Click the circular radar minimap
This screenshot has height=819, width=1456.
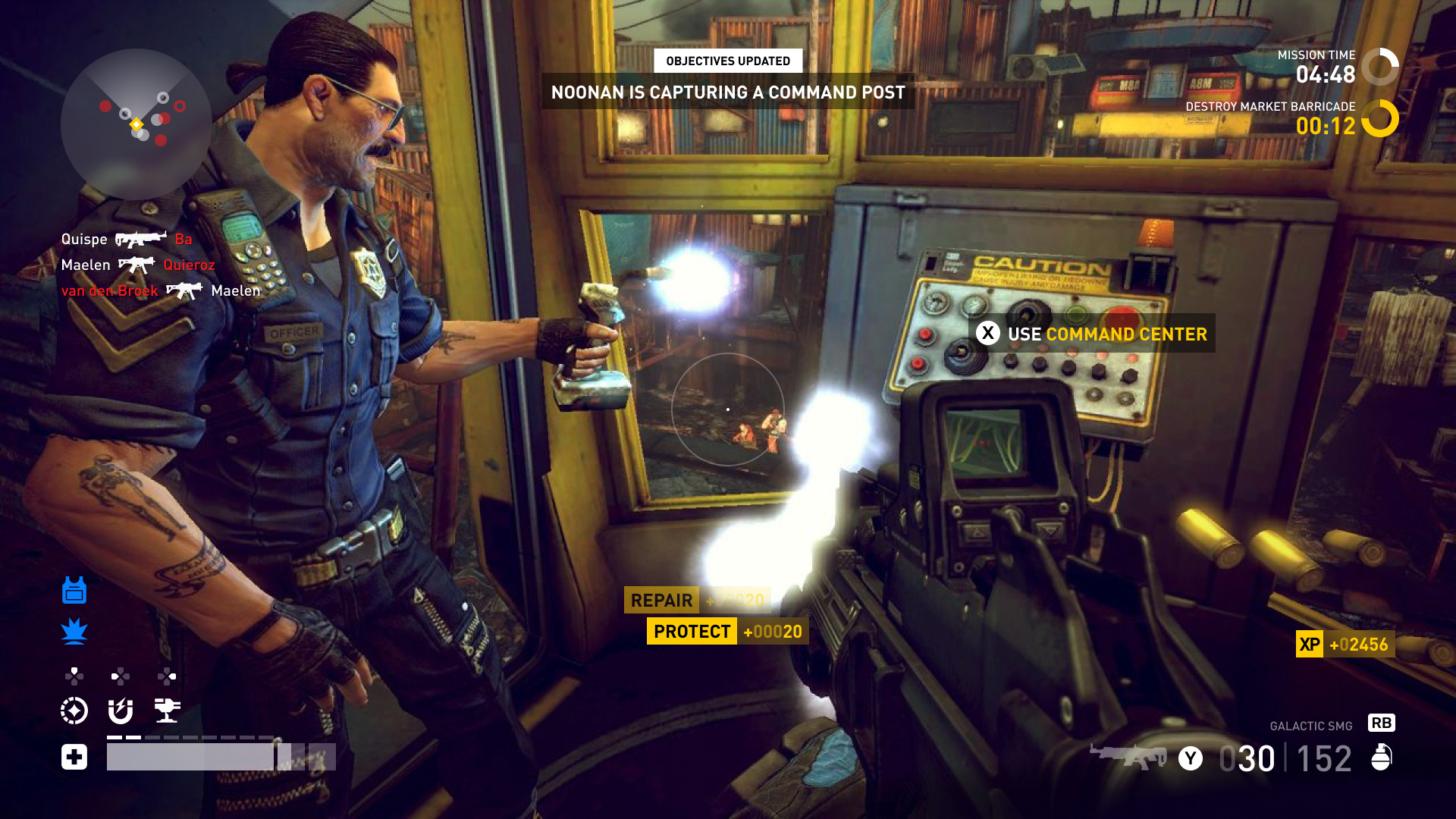[136, 124]
